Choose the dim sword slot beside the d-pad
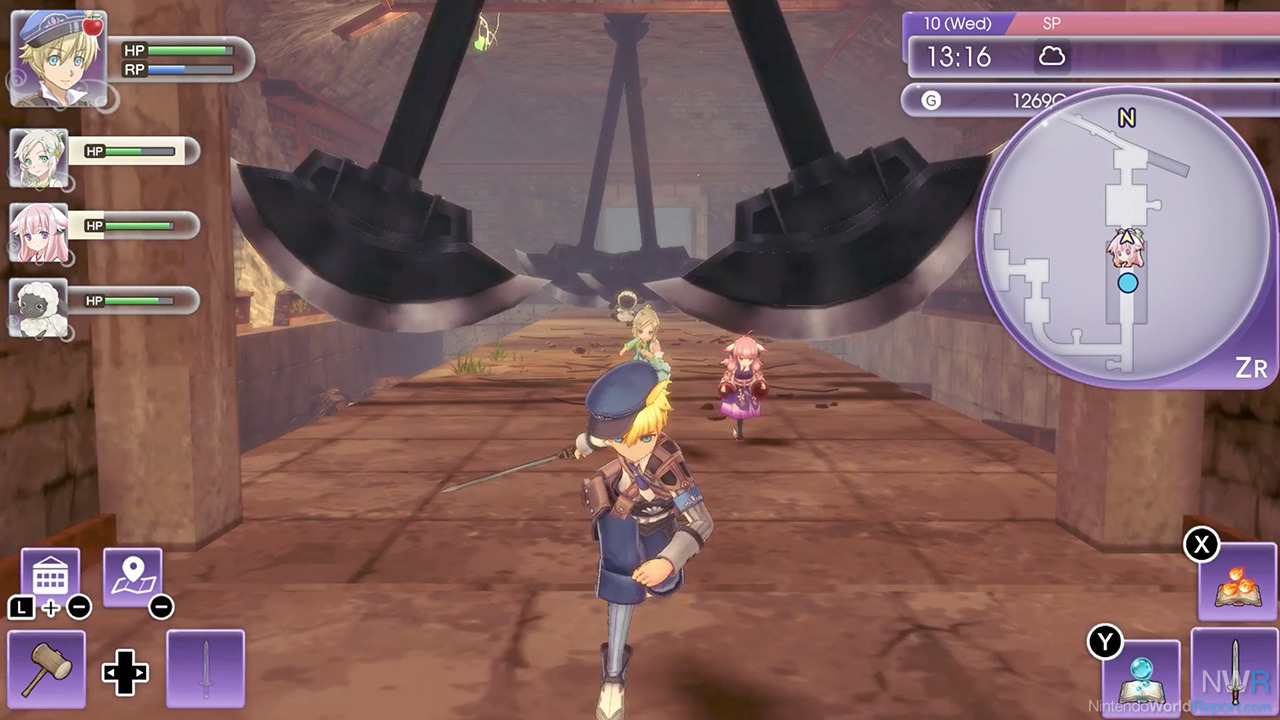1280x720 pixels. [205, 668]
